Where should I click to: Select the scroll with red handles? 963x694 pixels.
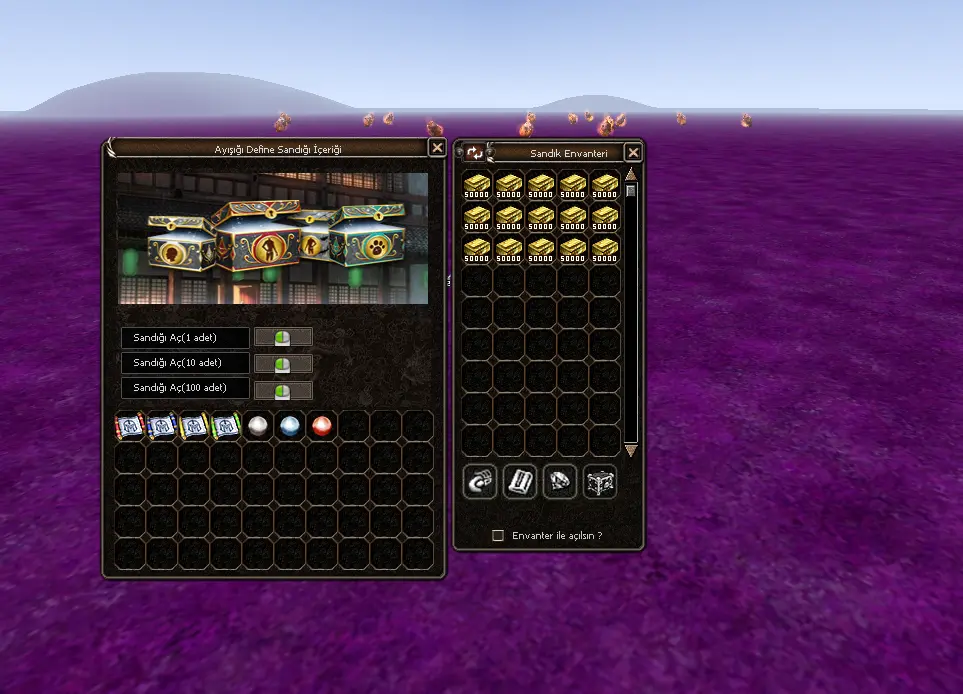click(x=131, y=426)
